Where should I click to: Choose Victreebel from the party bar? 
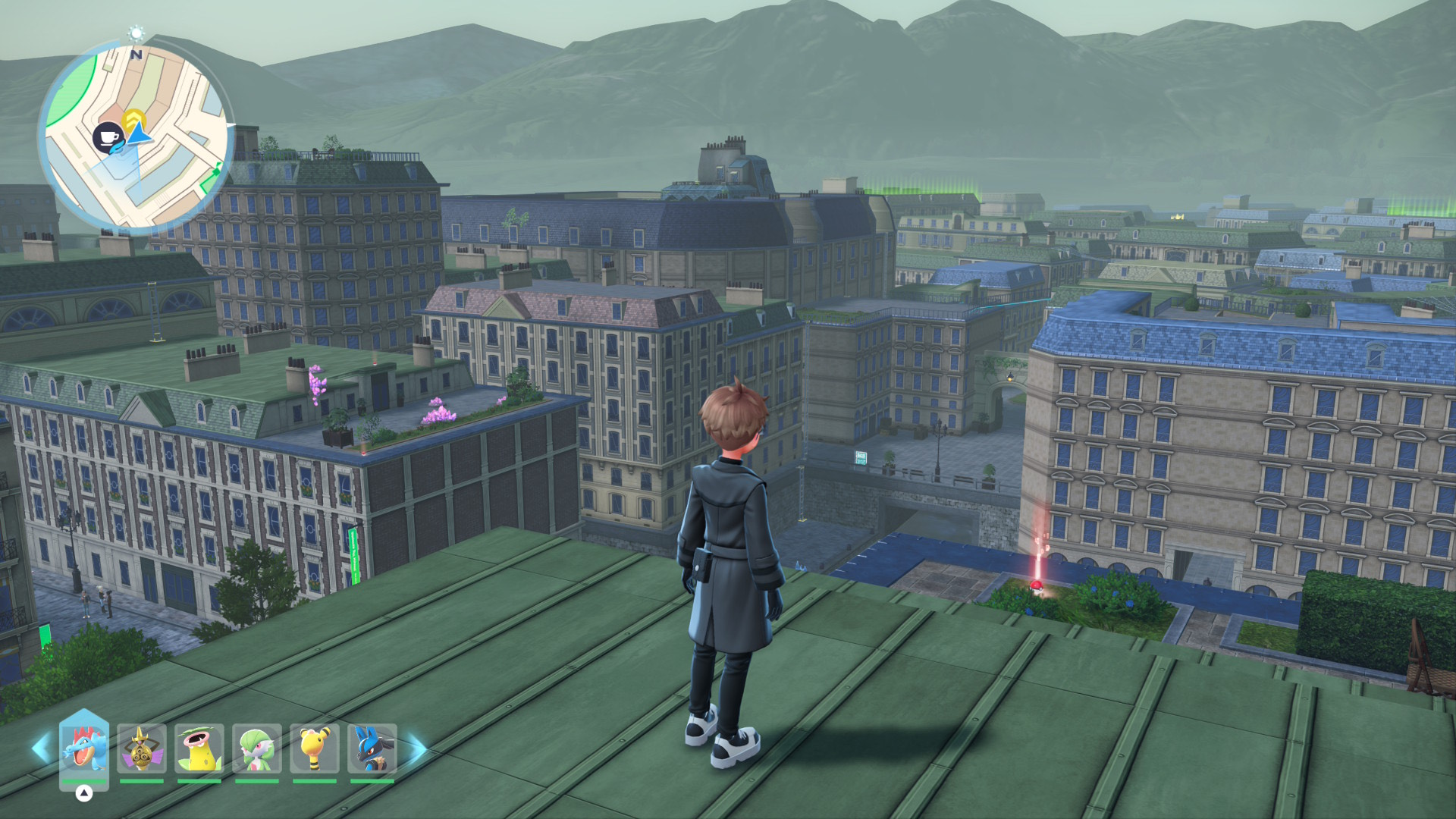coord(199,748)
